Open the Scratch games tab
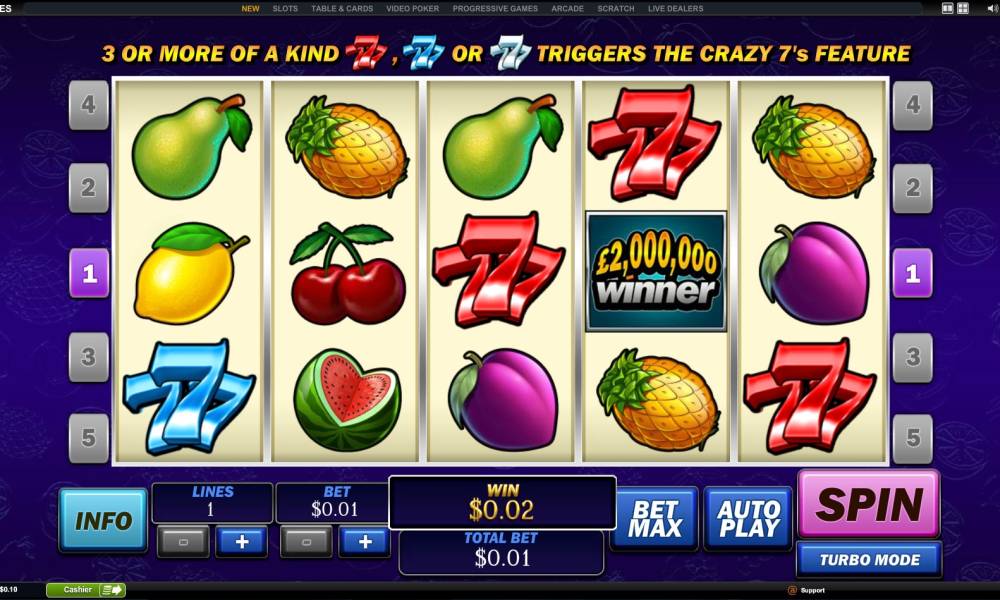 tap(616, 8)
